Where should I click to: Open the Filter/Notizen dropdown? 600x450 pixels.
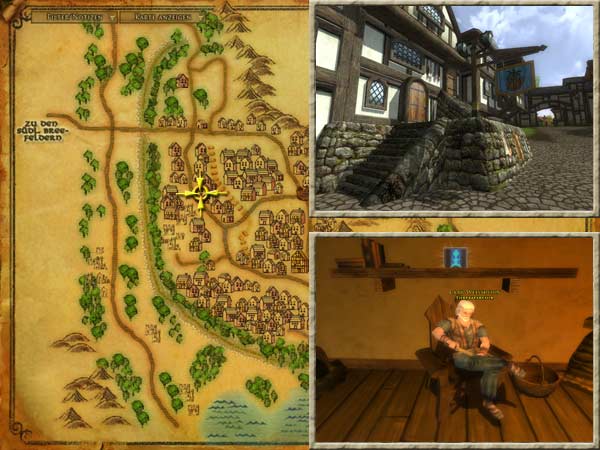(x=74, y=17)
